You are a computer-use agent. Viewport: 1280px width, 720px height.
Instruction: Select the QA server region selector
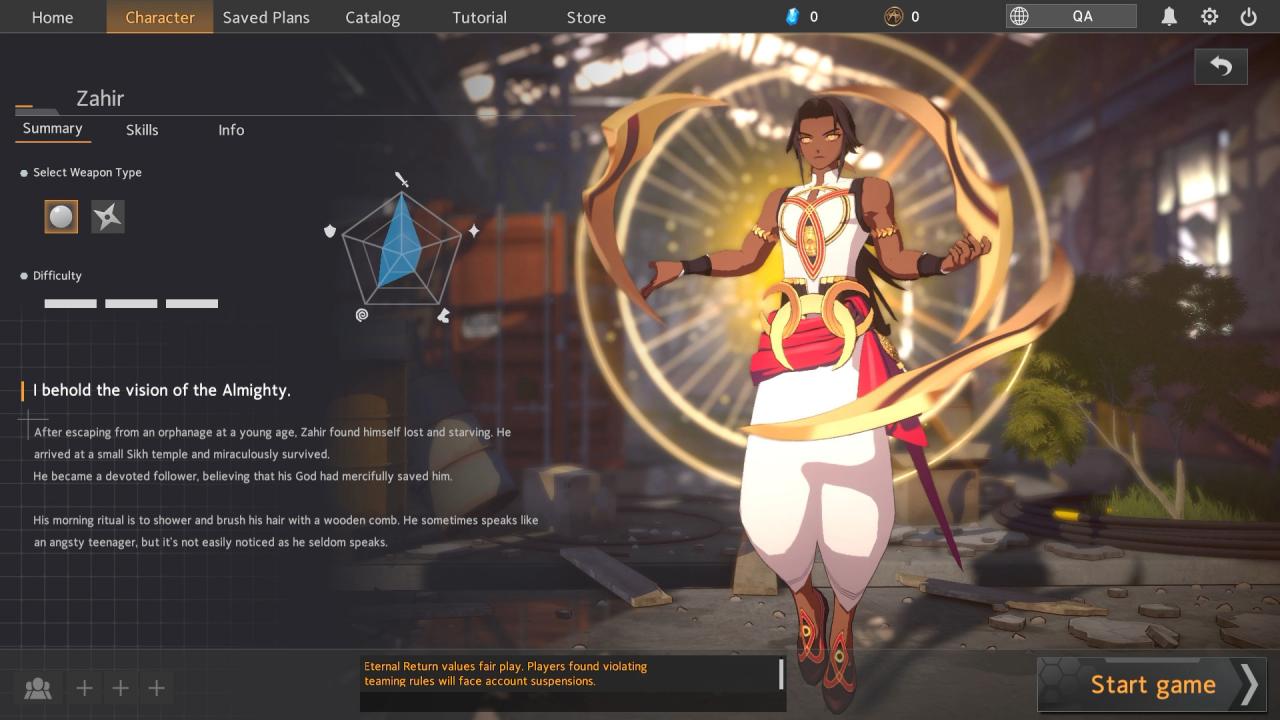pyautogui.click(x=1071, y=16)
